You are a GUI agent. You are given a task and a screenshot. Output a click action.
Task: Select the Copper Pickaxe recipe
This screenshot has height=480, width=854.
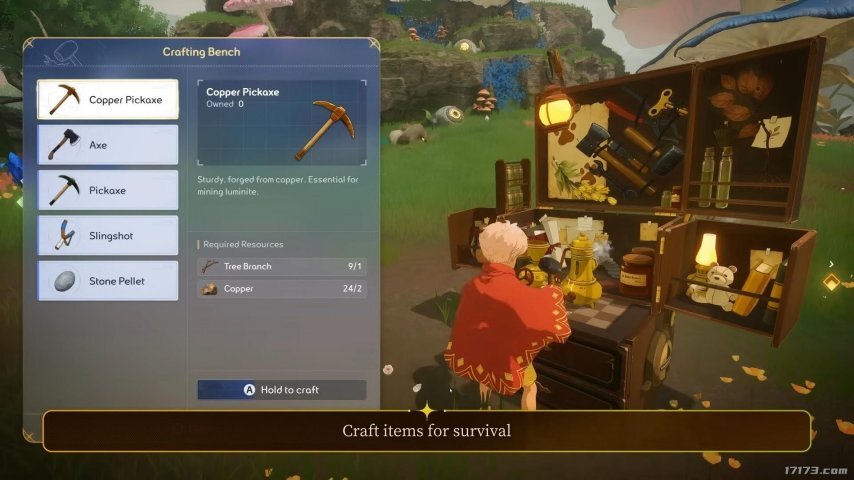pyautogui.click(x=108, y=100)
